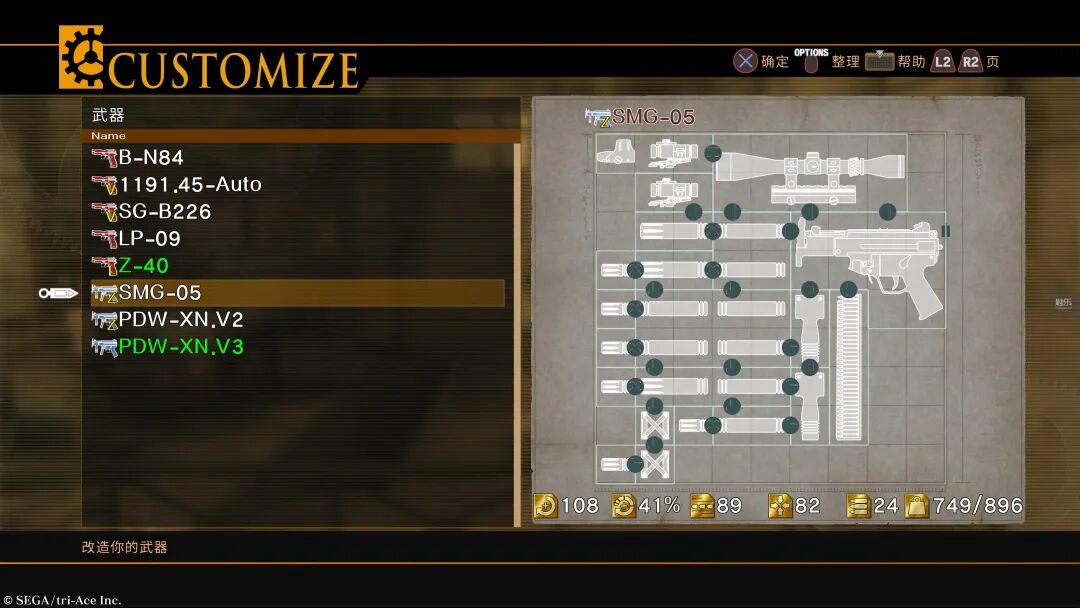Click the long vertical magazine part
This screenshot has height=608, width=1080.
pyautogui.click(x=848, y=366)
